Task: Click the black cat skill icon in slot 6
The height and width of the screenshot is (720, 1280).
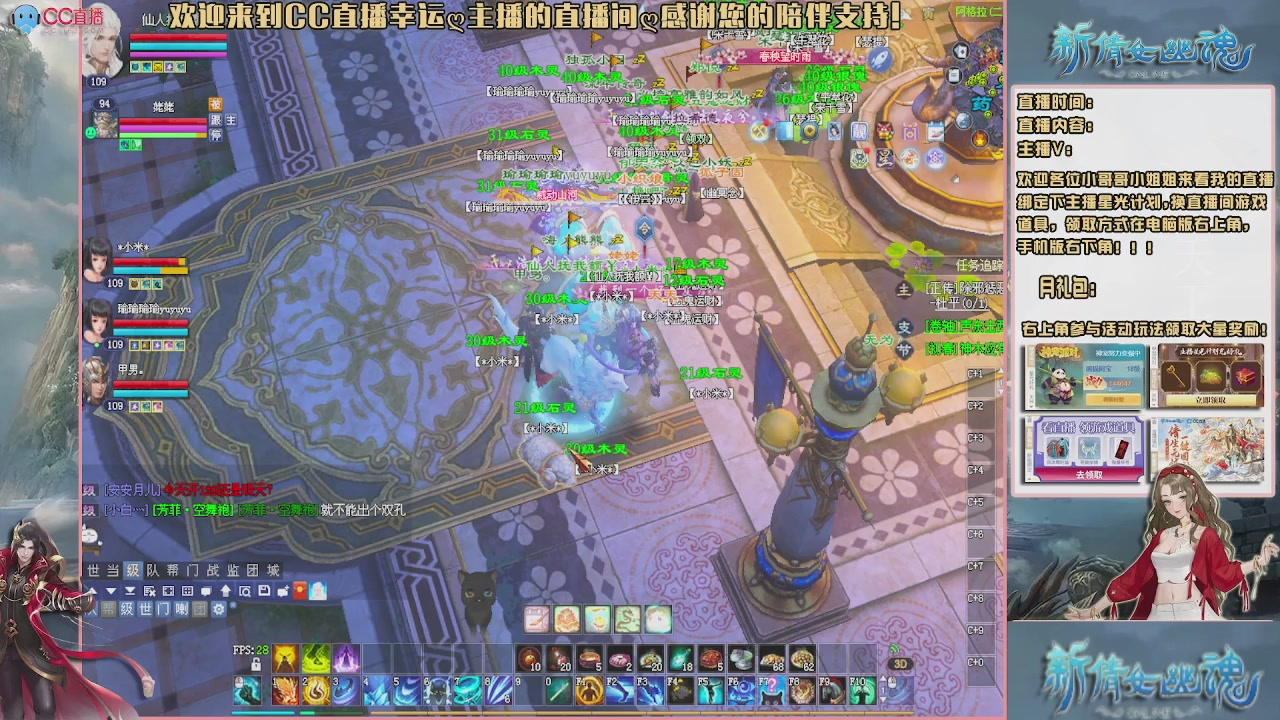Action: pyautogui.click(x=437, y=689)
